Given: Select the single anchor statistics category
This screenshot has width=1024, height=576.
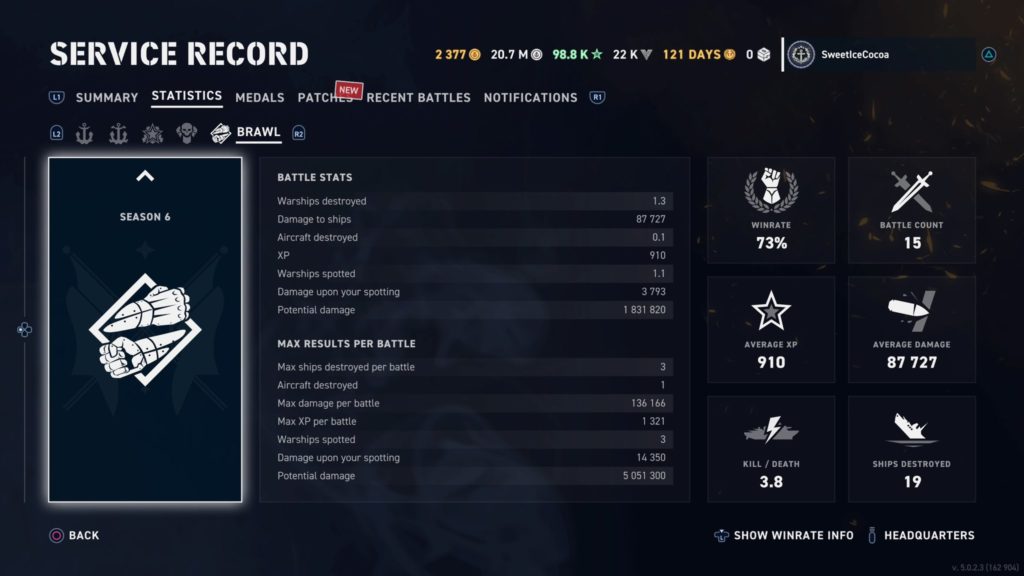Looking at the screenshot, I should click(x=84, y=133).
